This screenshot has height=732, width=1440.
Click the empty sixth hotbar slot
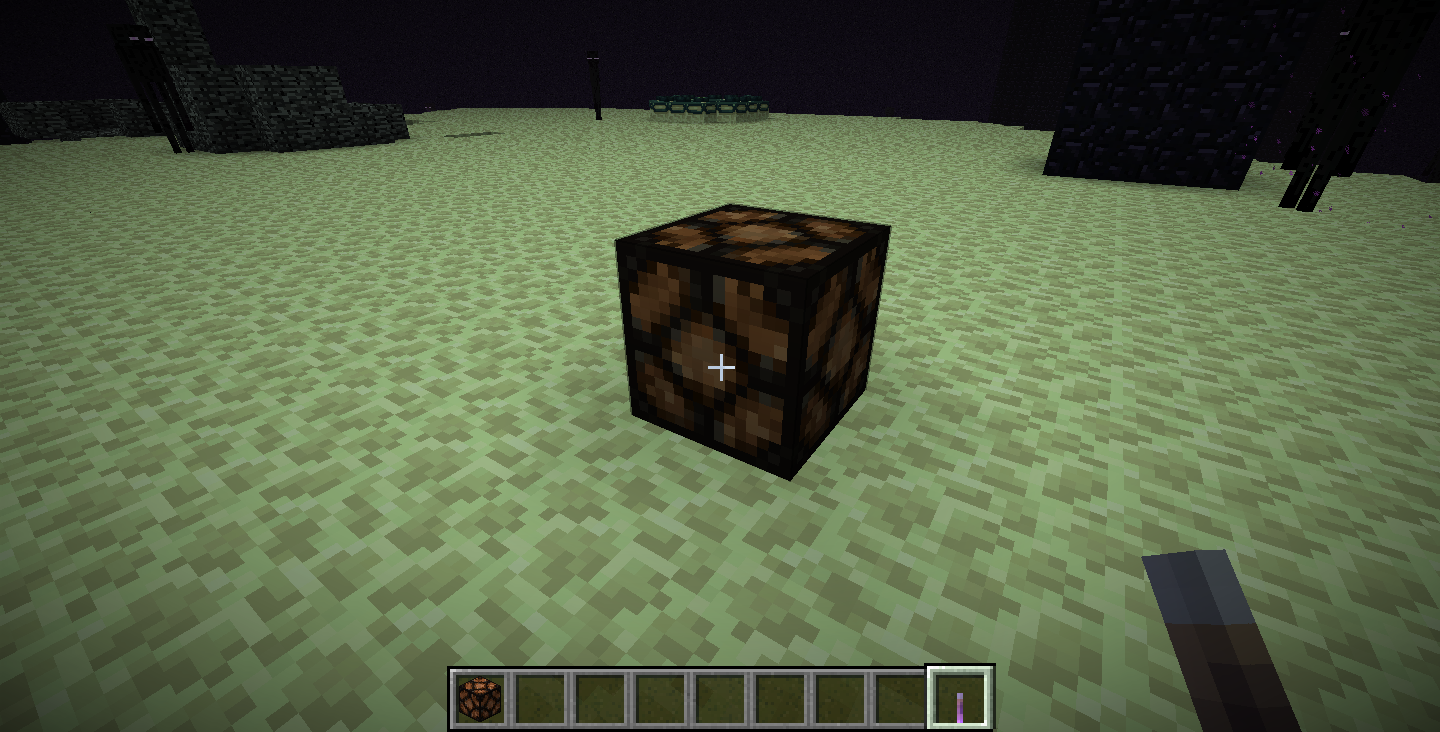tap(780, 695)
